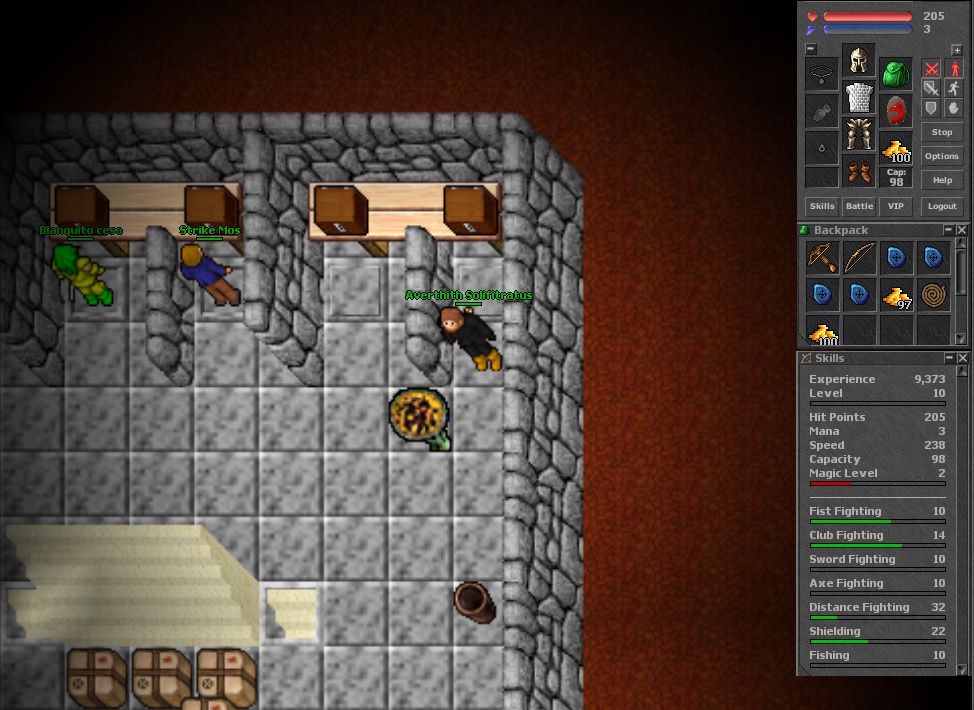This screenshot has height=710, width=974.
Task: Select the dragon shield slot
Action: [x=895, y=109]
